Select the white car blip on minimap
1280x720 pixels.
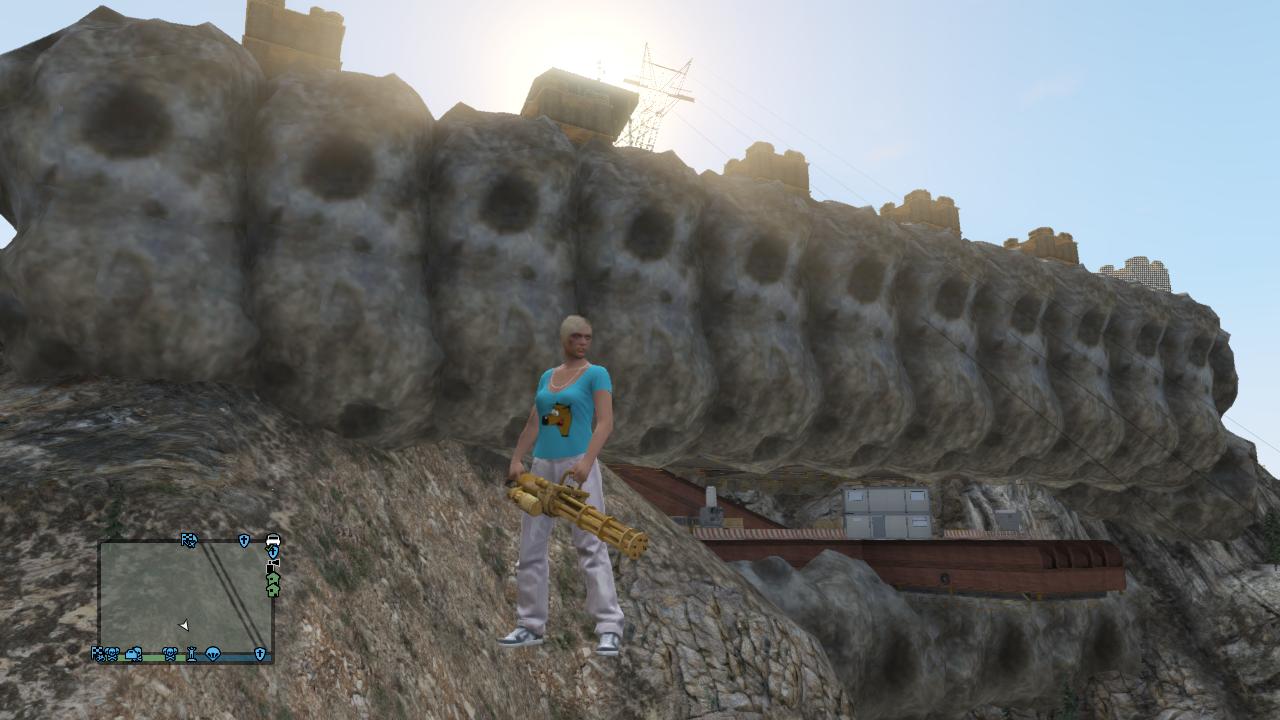coord(273,540)
